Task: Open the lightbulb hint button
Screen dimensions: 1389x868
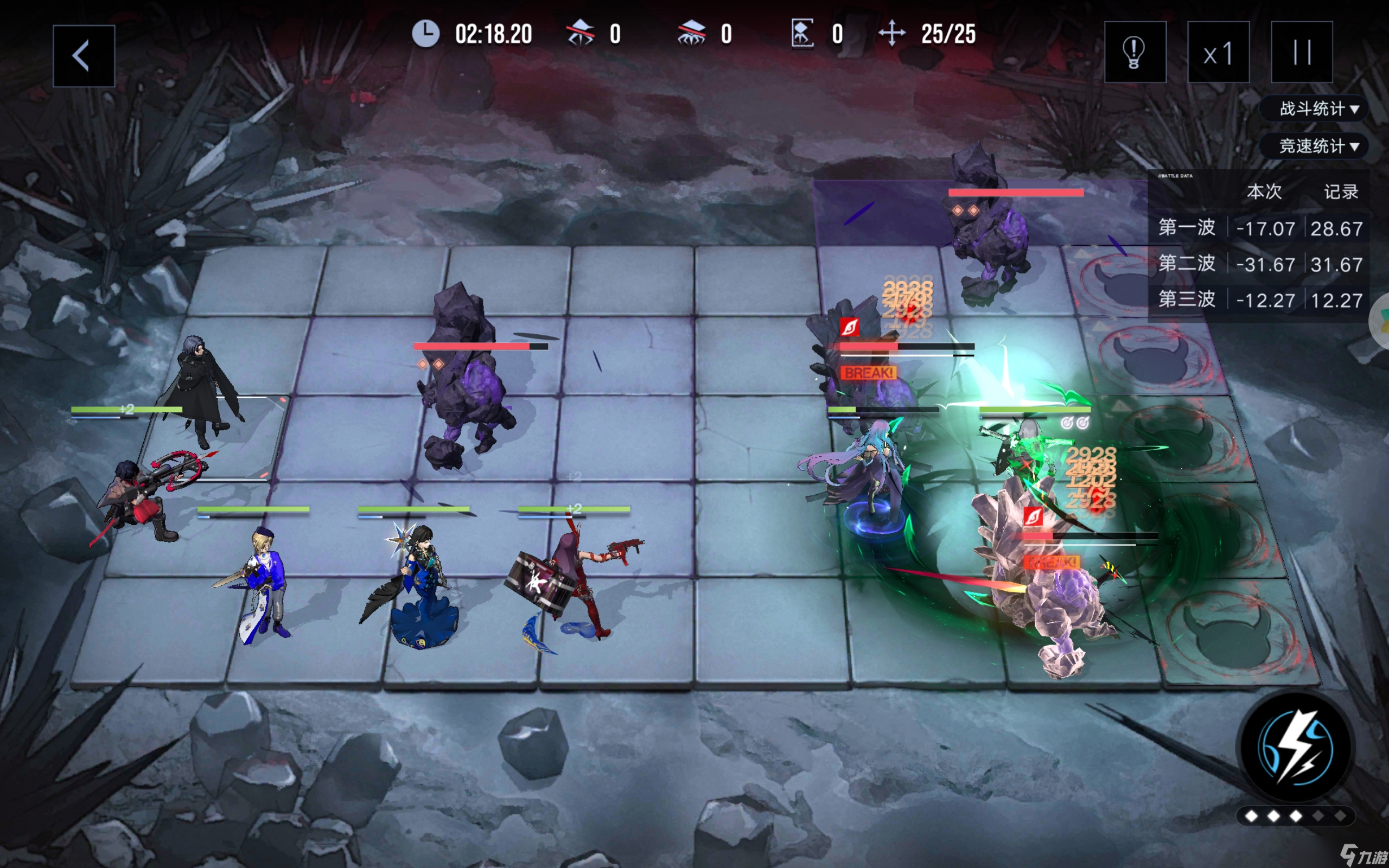Action: coord(1135,52)
